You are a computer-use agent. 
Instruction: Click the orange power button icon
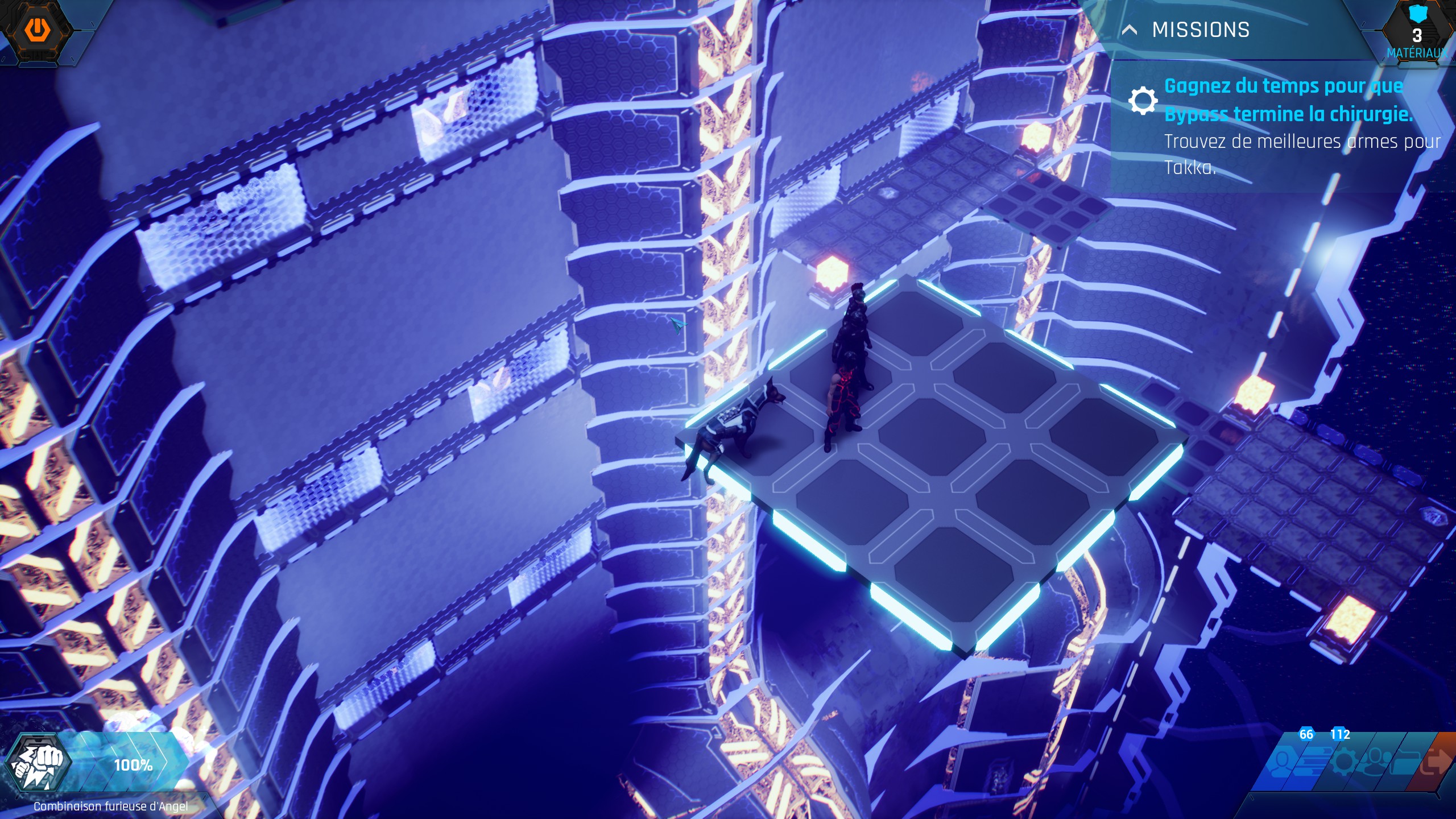point(36,28)
